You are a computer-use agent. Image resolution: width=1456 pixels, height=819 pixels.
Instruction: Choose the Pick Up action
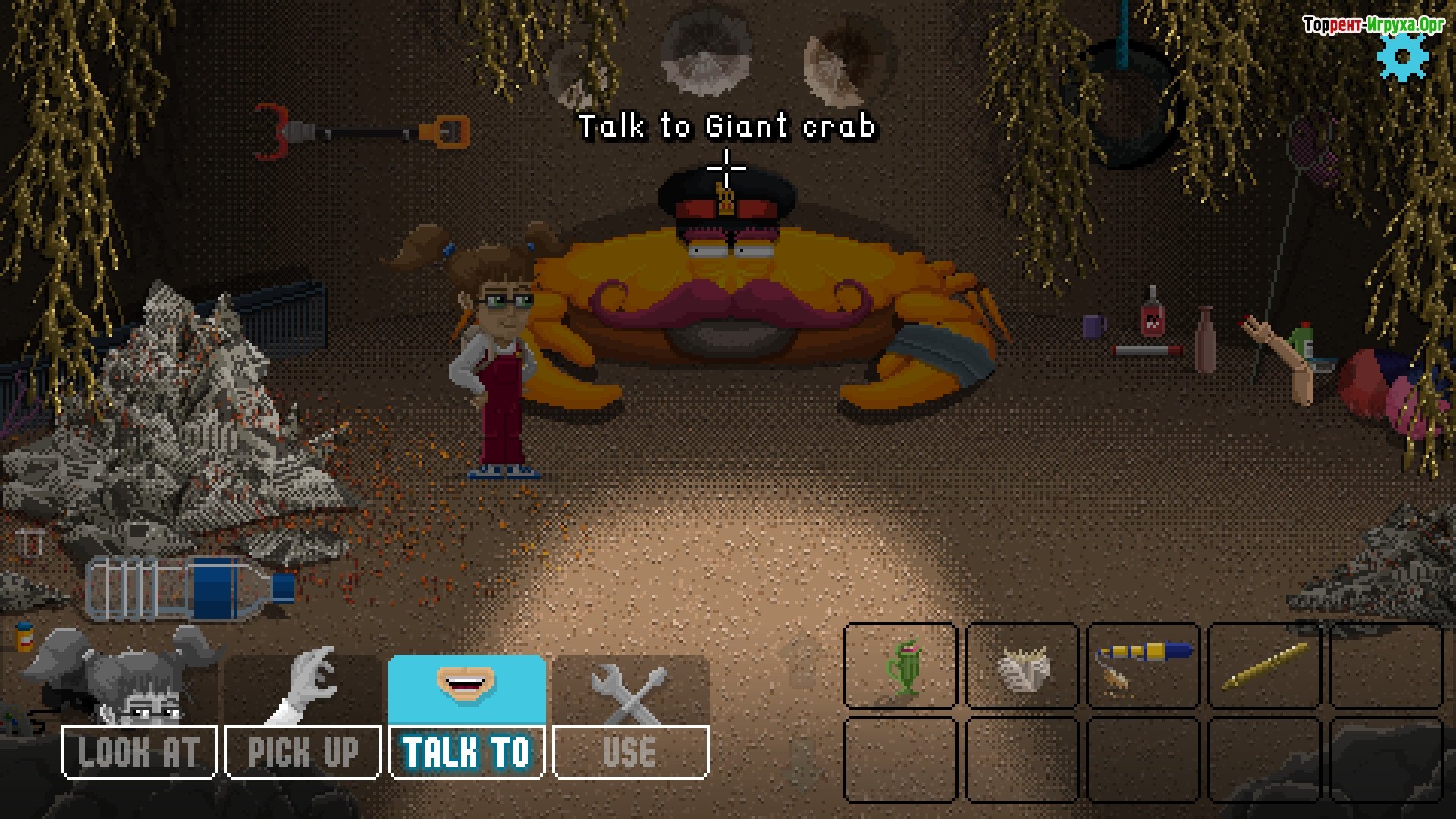303,751
